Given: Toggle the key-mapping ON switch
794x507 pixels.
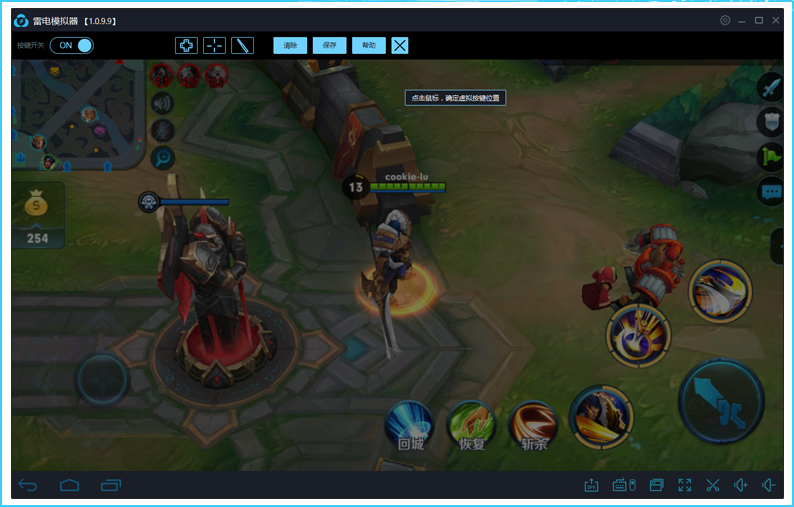Looking at the screenshot, I should [72, 45].
